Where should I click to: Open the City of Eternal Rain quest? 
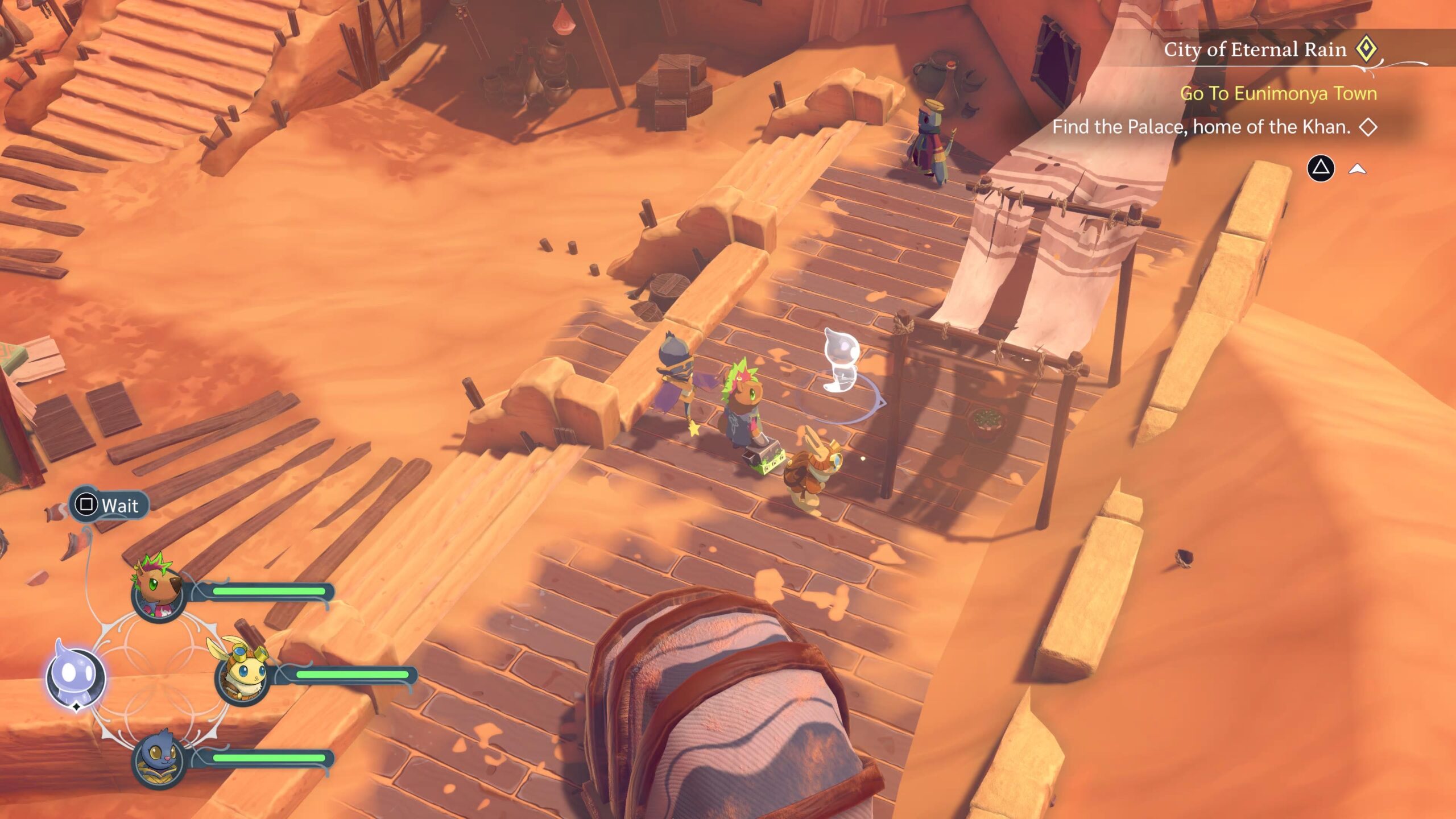pos(1255,49)
